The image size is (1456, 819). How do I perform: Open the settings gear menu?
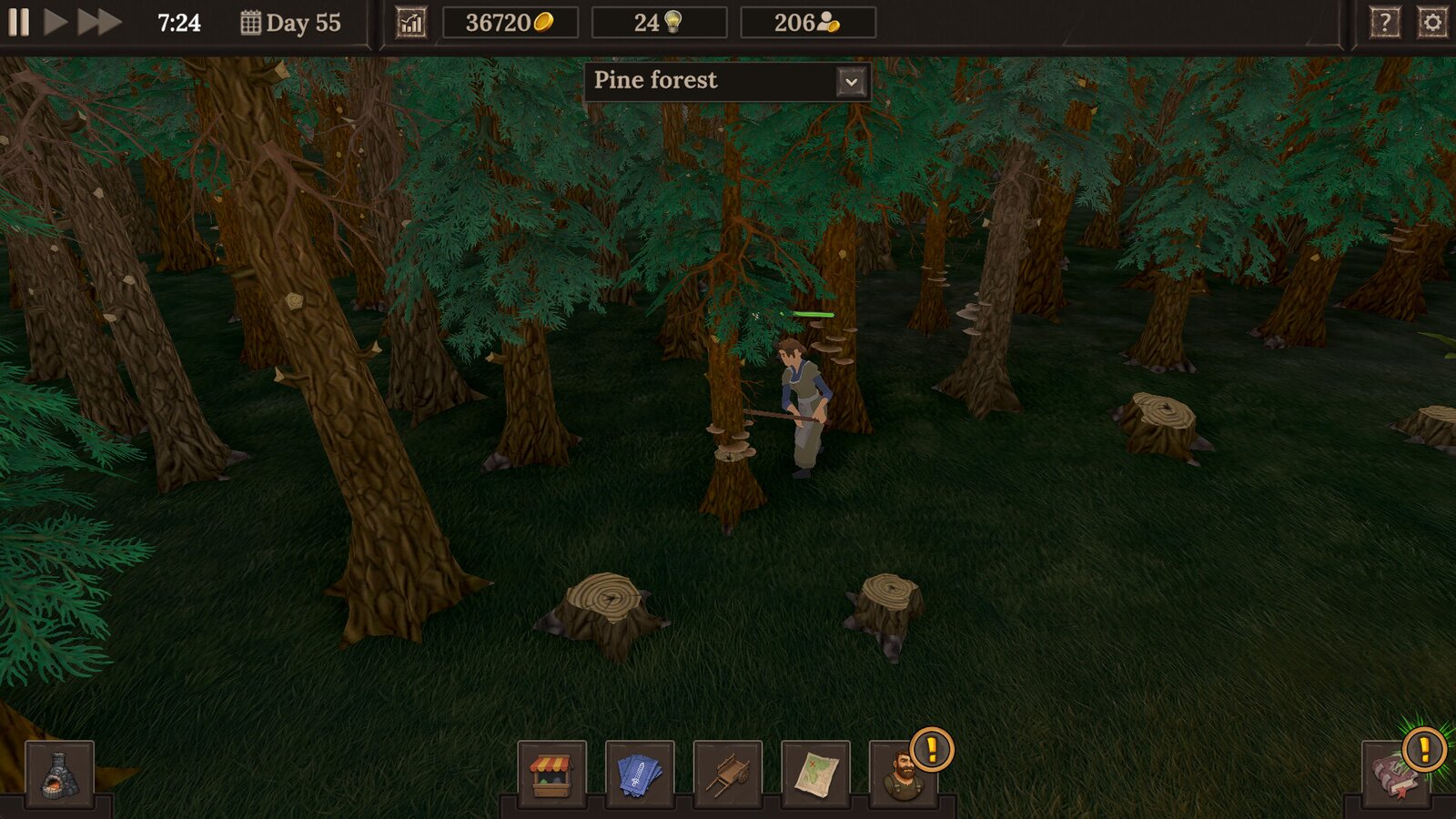[1432, 23]
